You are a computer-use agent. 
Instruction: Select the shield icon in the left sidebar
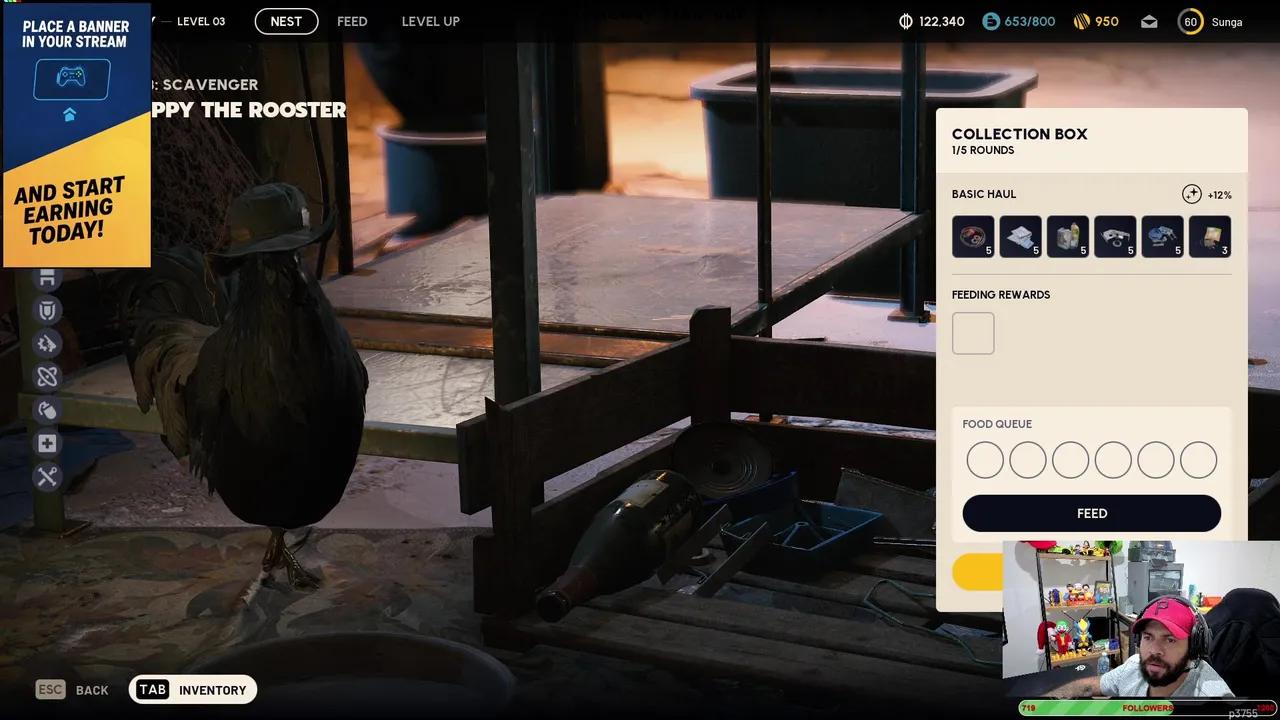[x=47, y=310]
